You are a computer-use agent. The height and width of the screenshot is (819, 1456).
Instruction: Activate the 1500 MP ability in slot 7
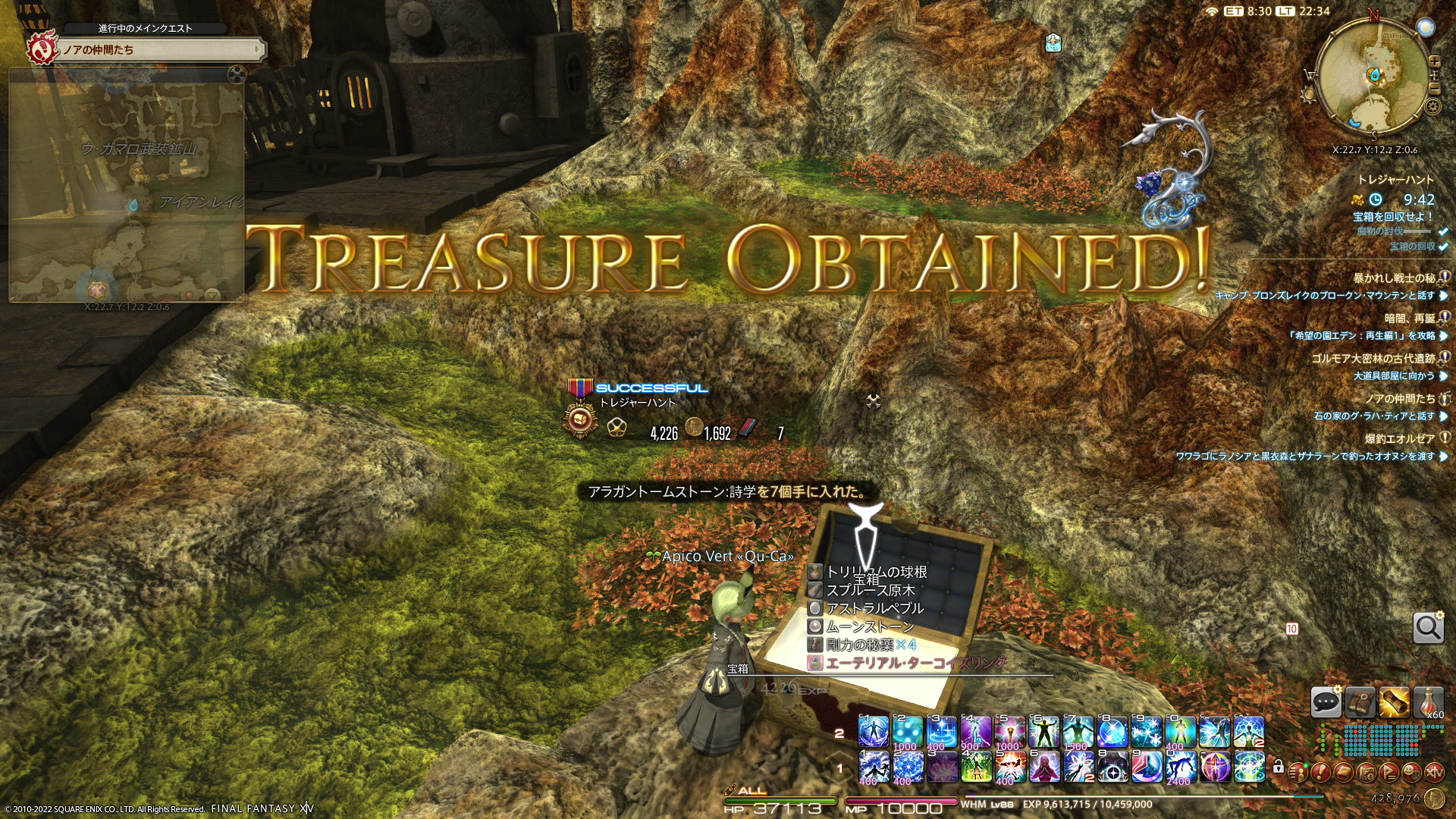1078,732
